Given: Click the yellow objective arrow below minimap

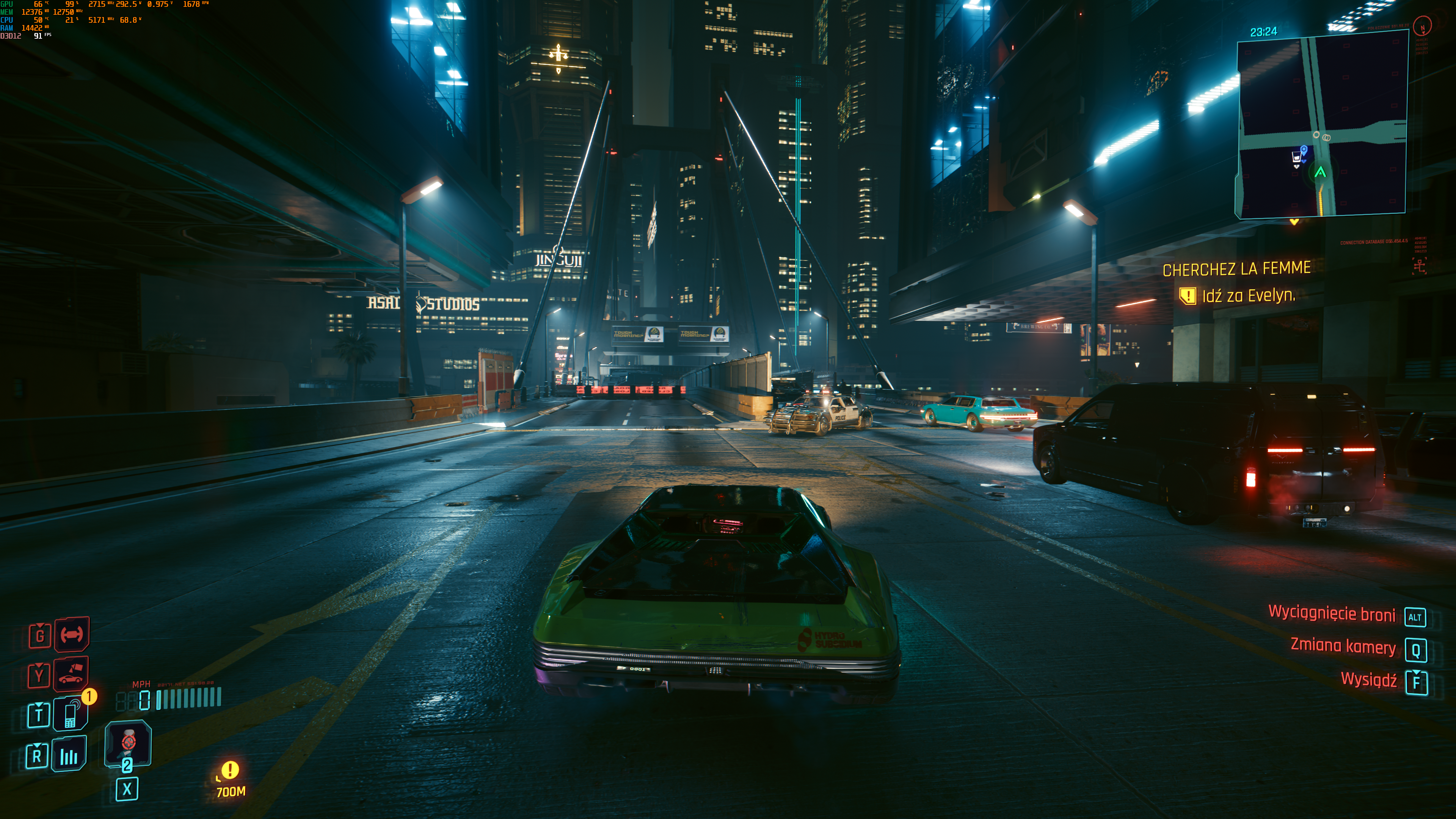Looking at the screenshot, I should (1294, 222).
